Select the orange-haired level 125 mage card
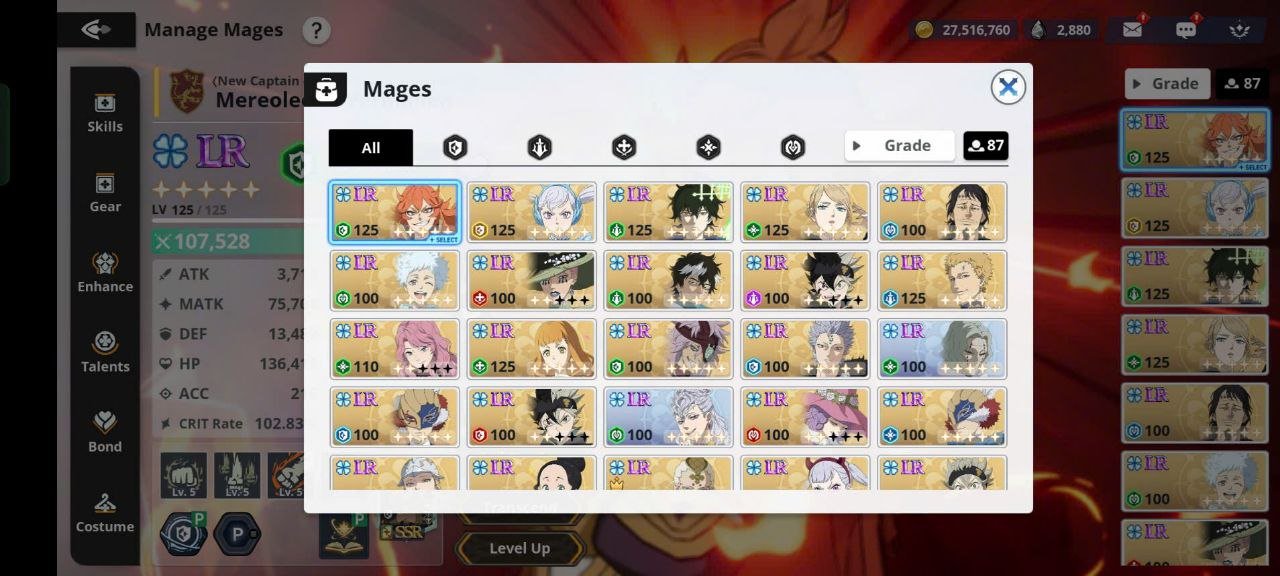 coord(395,212)
